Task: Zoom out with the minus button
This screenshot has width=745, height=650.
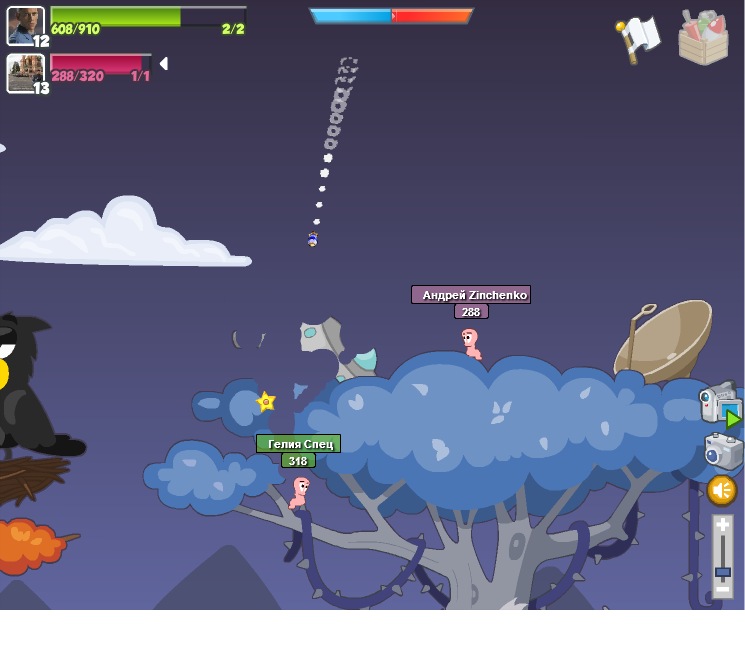Action: click(x=722, y=590)
